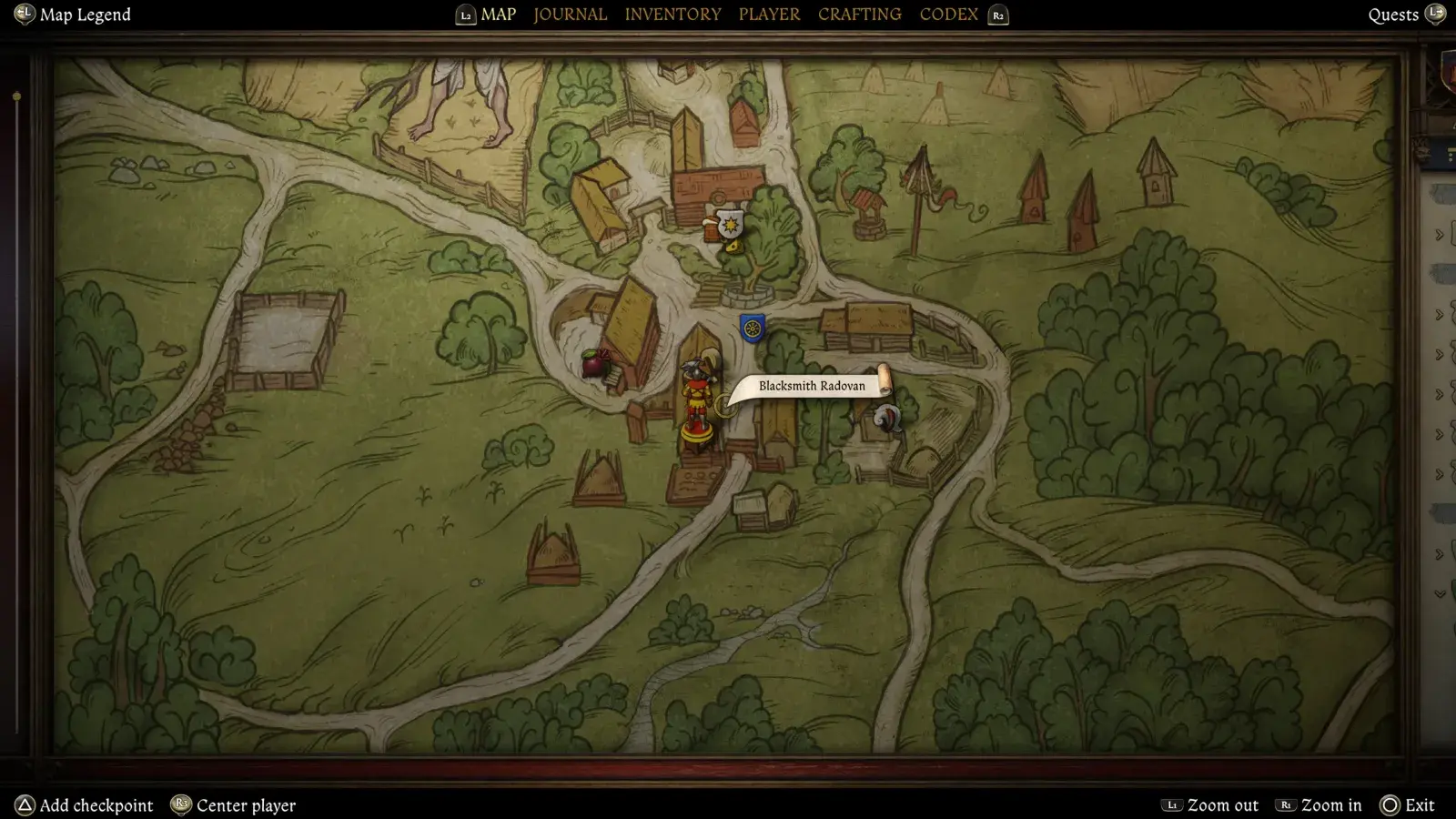1456x819 pixels.
Task: Switch to the Journal tab
Action: tap(570, 15)
